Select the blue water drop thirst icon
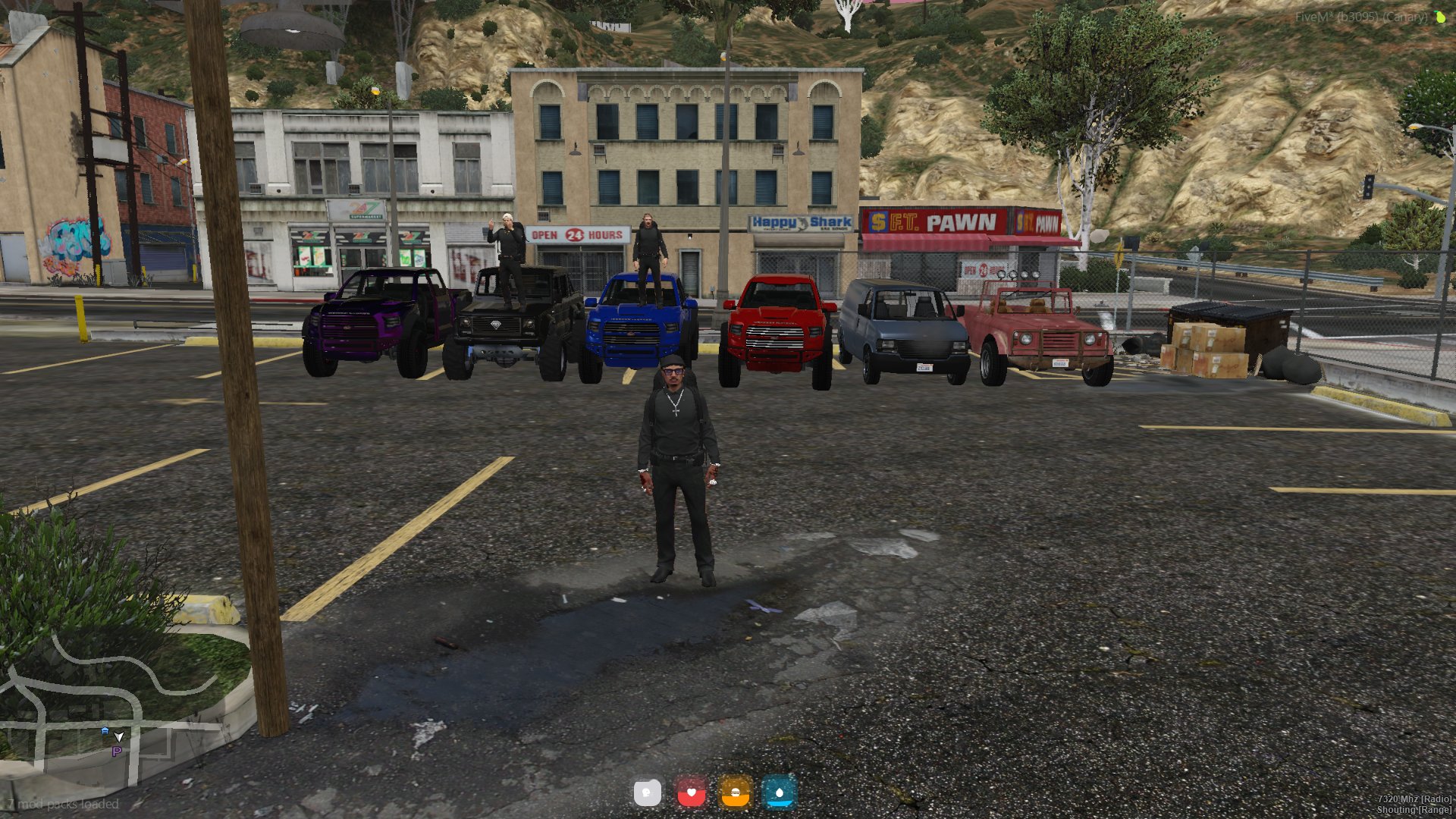The height and width of the screenshot is (819, 1456). (x=779, y=794)
